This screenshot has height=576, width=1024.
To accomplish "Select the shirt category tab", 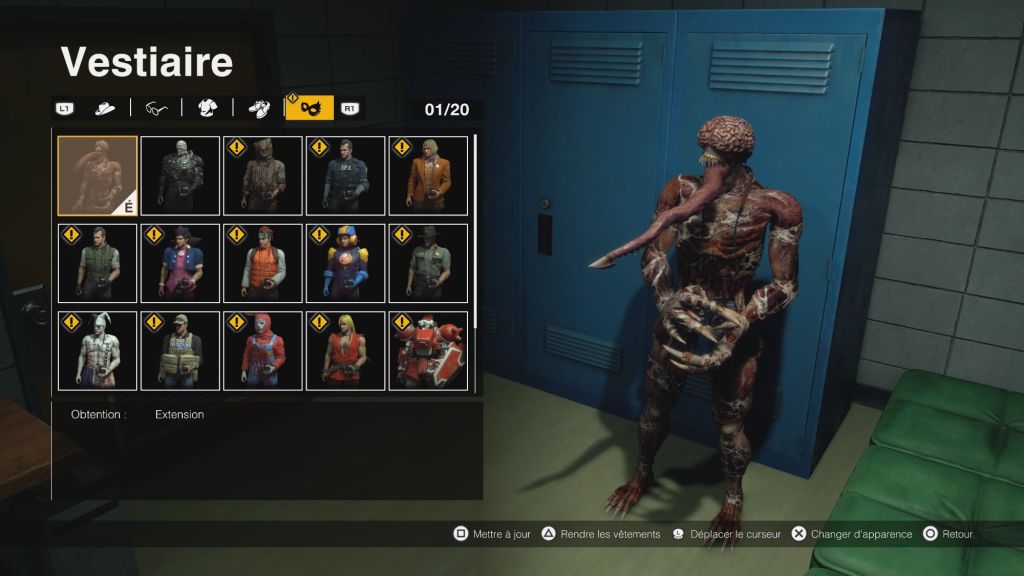I will 207,108.
